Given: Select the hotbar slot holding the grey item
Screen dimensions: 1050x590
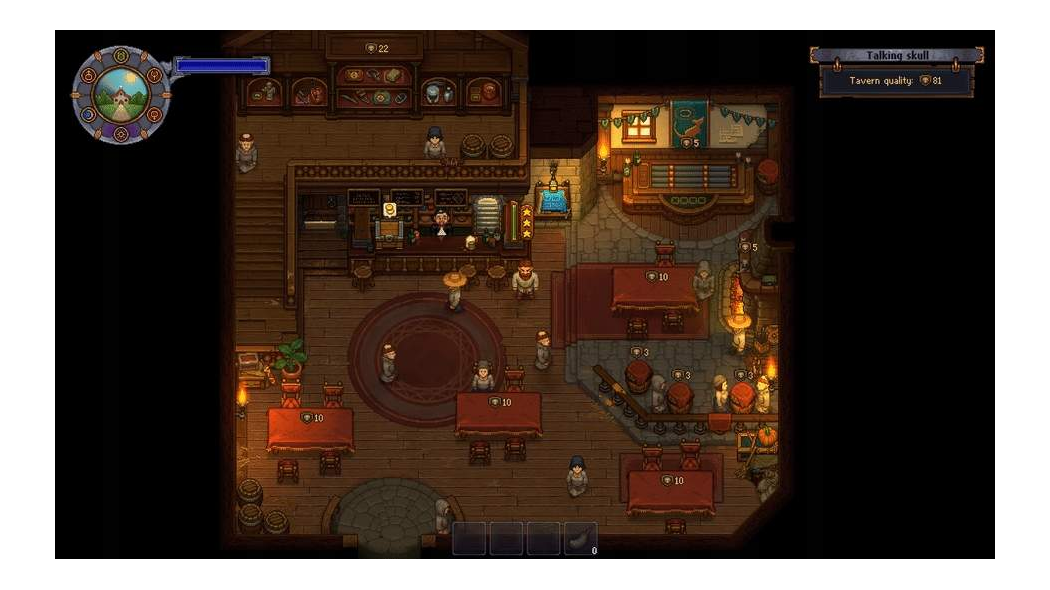Looking at the screenshot, I should 580,538.
